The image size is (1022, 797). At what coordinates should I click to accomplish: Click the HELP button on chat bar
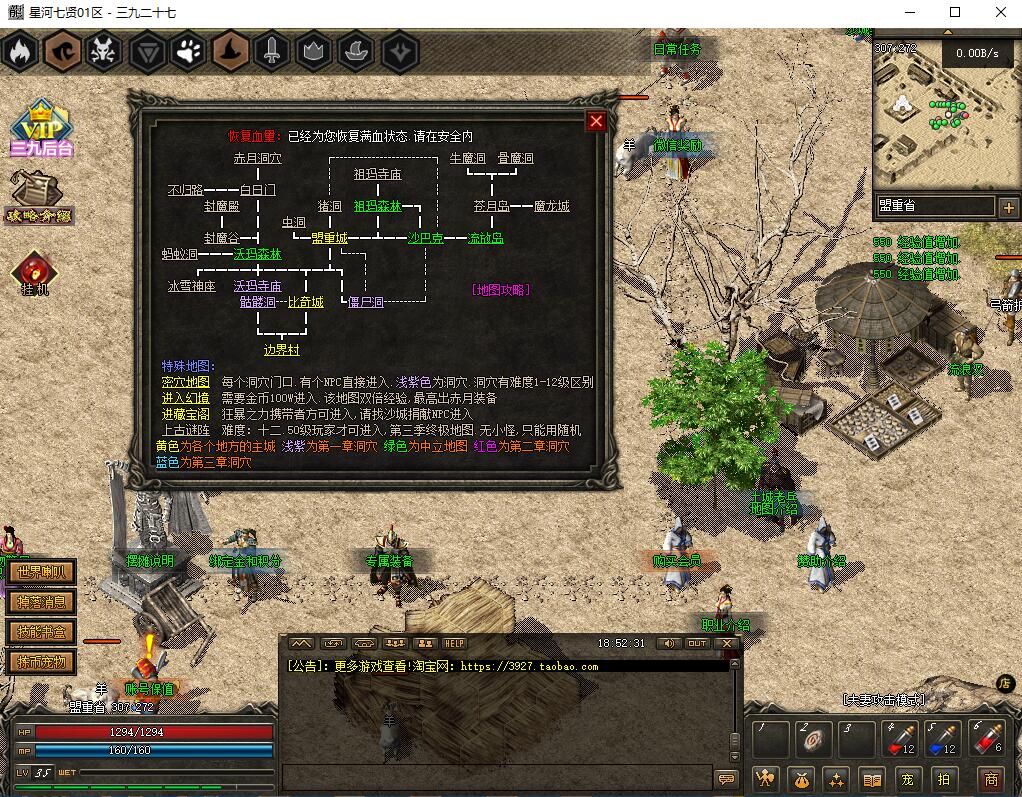(455, 643)
